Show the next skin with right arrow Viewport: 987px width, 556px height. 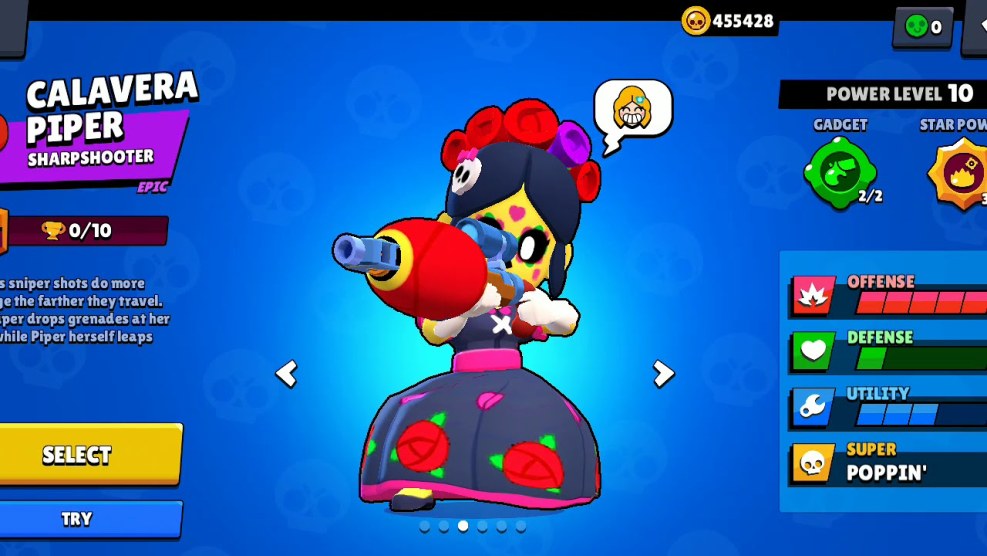click(663, 374)
